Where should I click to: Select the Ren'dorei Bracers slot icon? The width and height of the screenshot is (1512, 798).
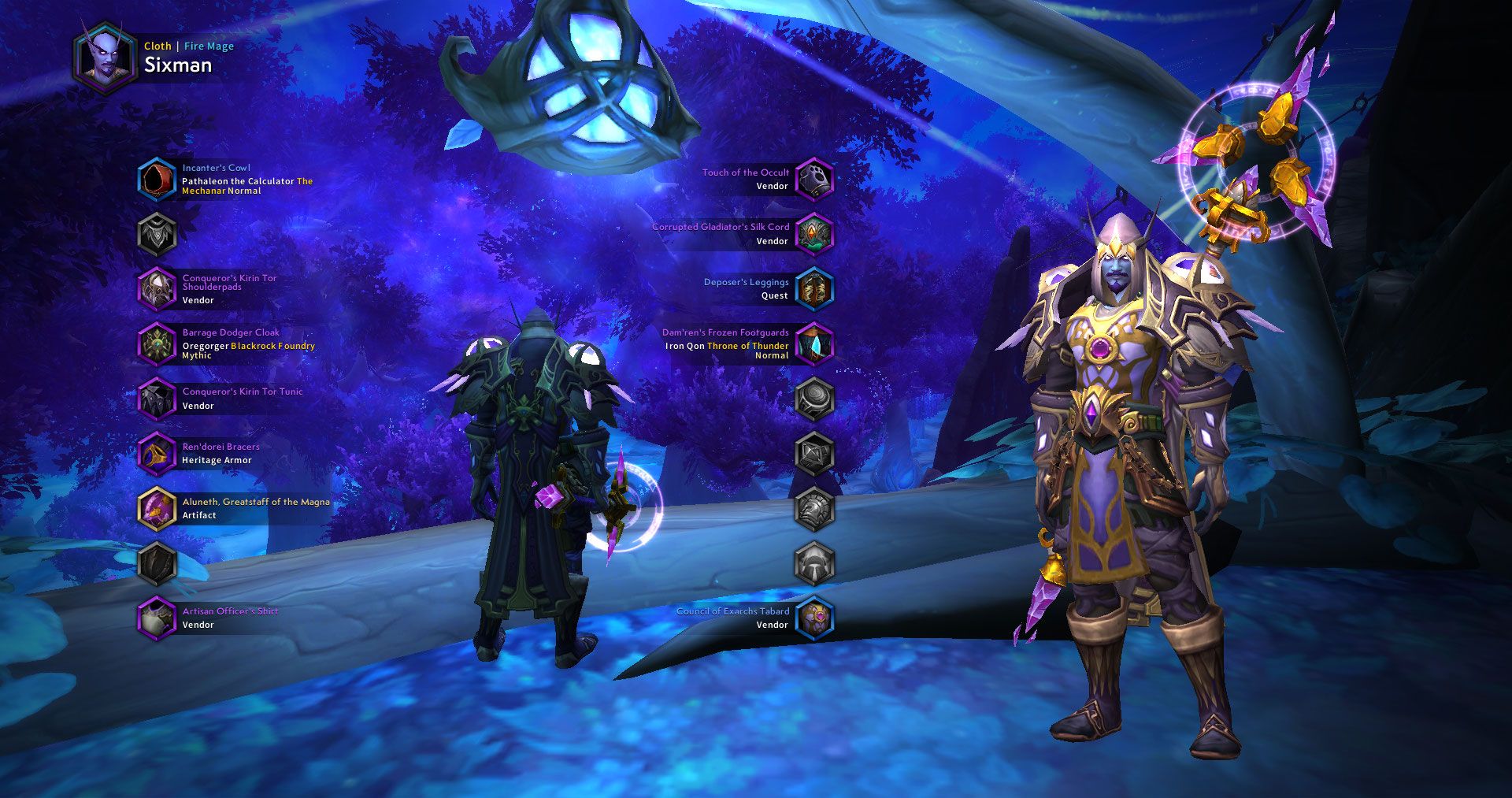pyautogui.click(x=157, y=453)
